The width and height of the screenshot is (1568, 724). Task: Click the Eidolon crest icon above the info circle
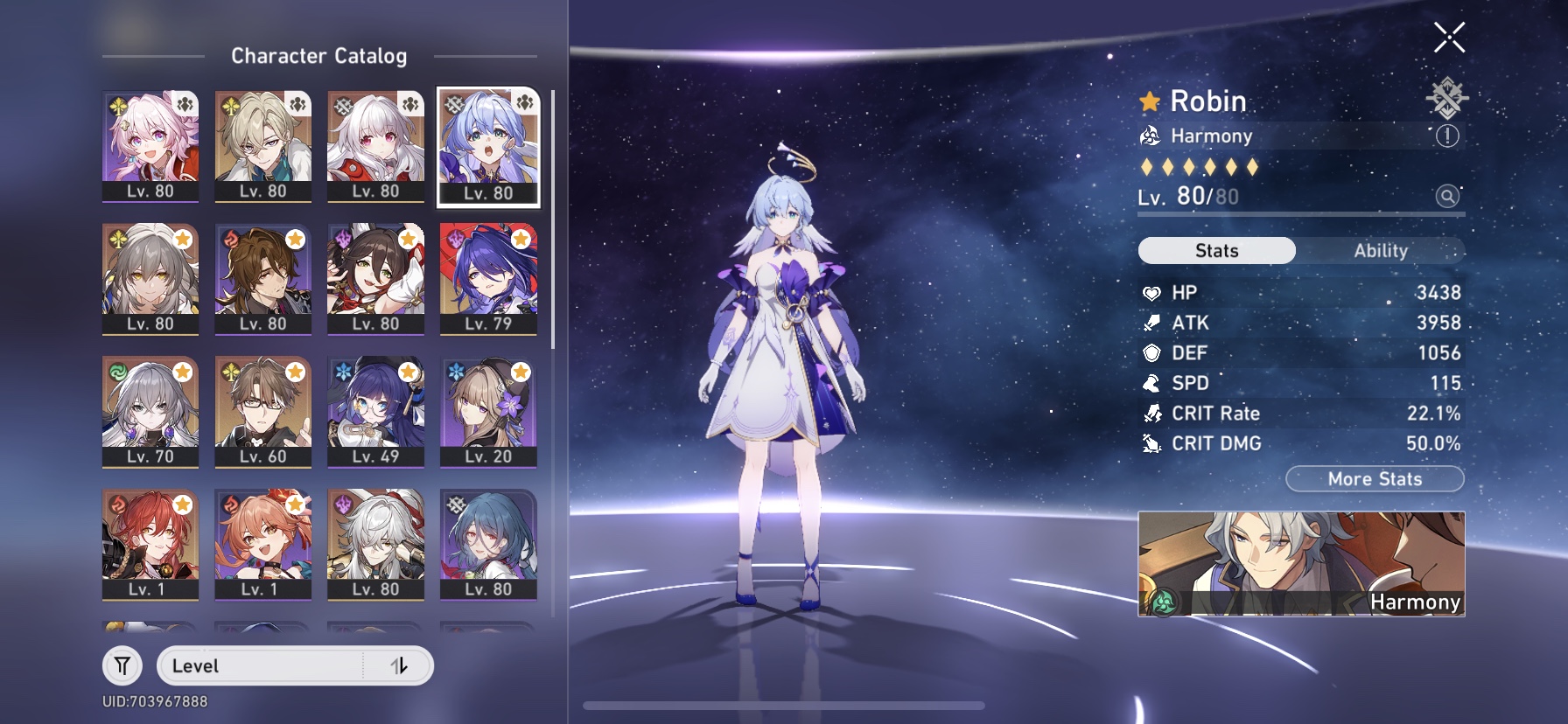click(x=1448, y=101)
